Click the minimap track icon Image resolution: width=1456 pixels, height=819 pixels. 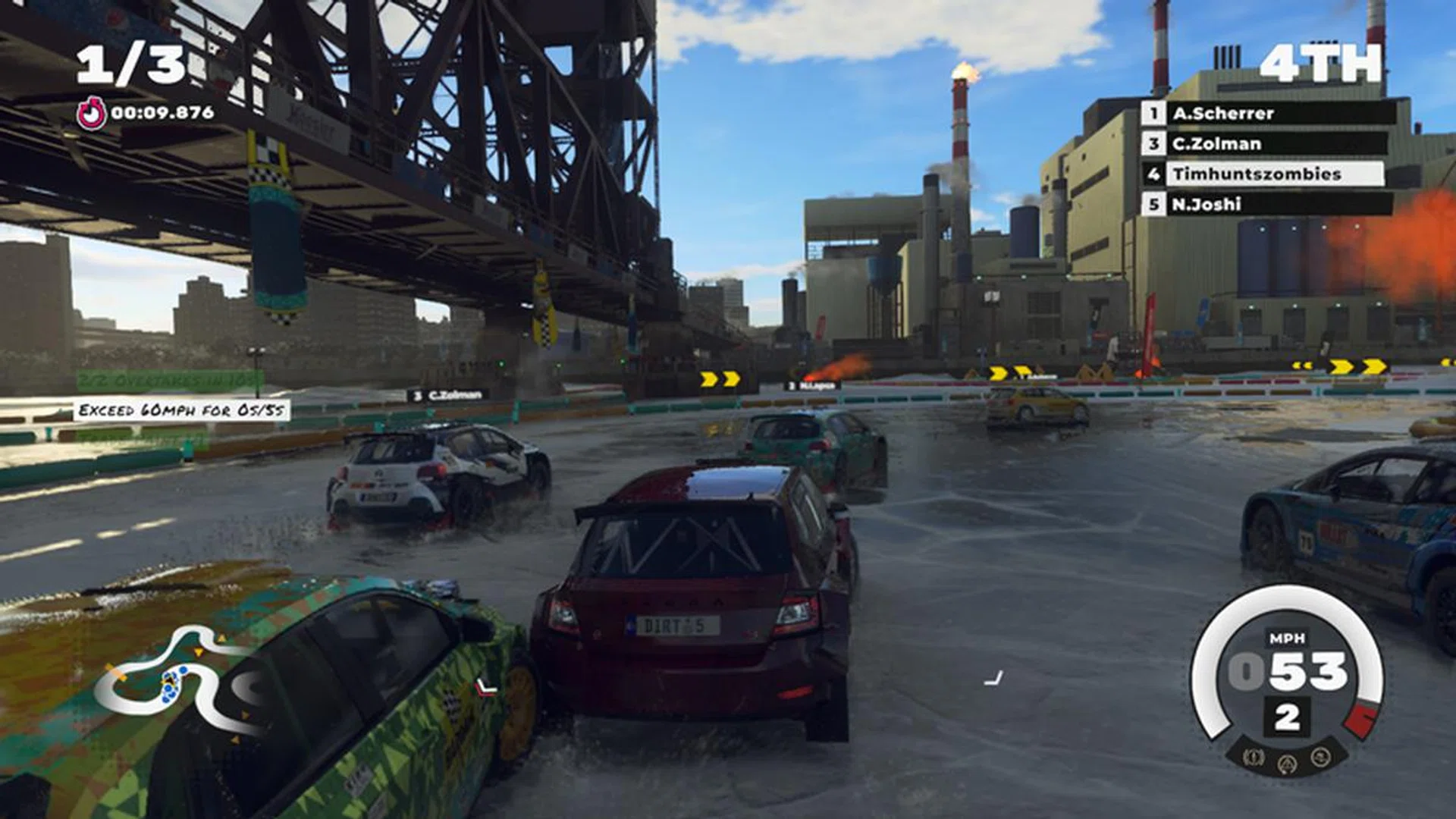click(x=178, y=682)
